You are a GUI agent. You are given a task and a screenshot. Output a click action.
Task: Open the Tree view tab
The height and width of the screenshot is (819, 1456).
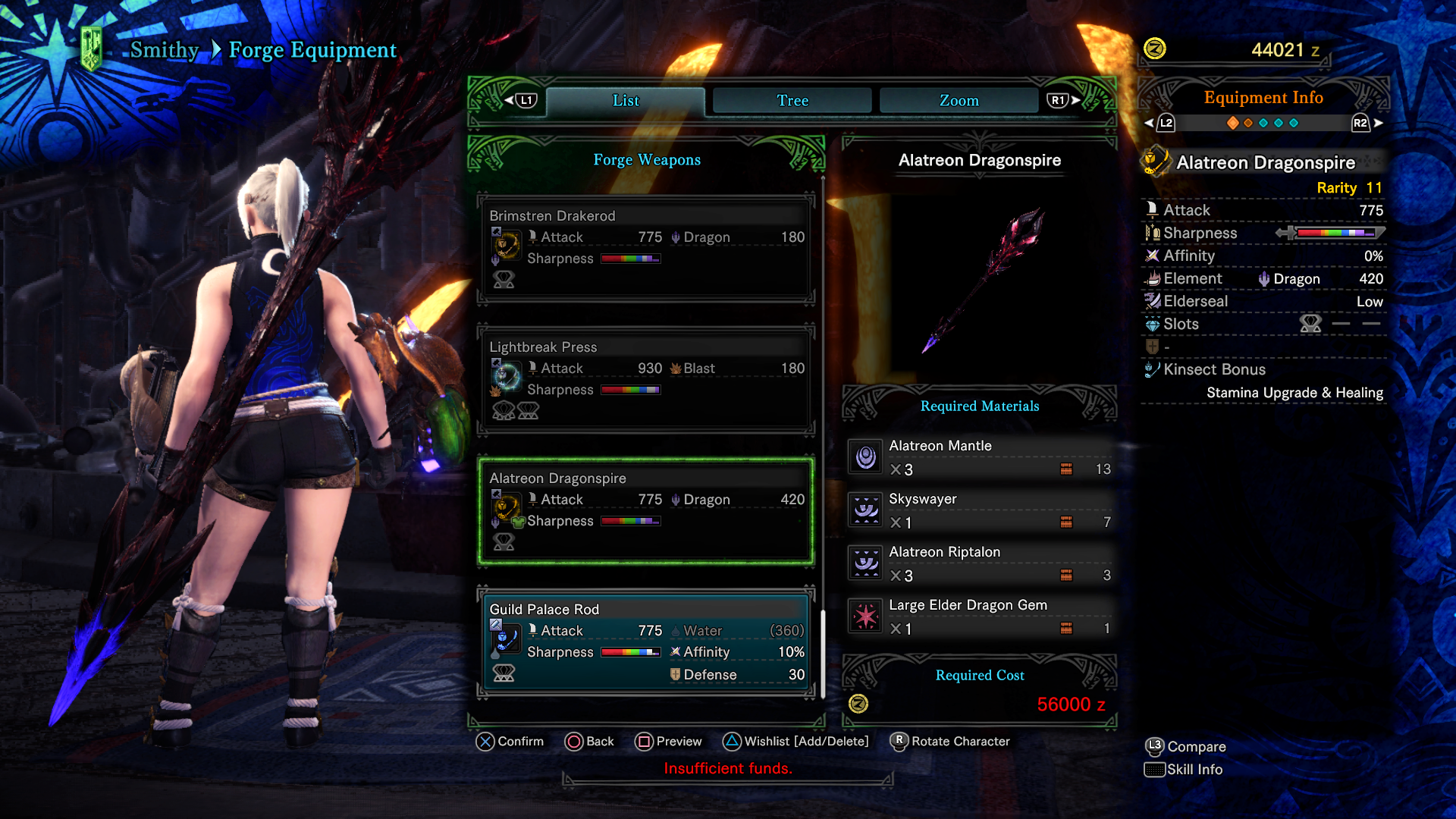pyautogui.click(x=792, y=101)
